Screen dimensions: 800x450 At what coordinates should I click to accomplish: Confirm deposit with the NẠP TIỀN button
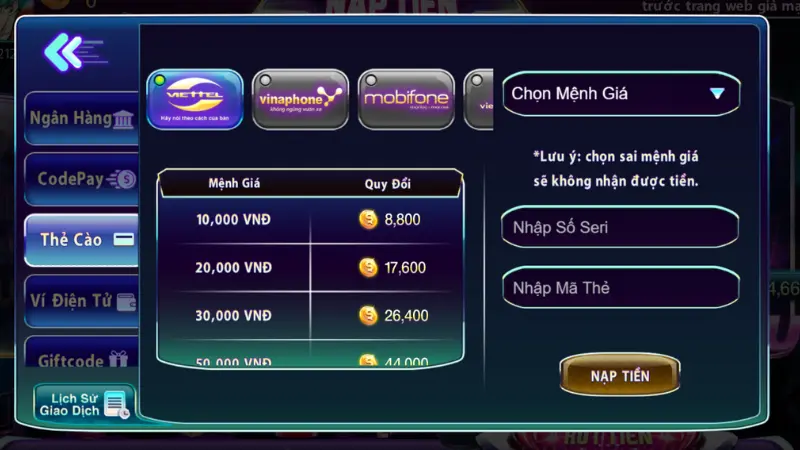[620, 376]
